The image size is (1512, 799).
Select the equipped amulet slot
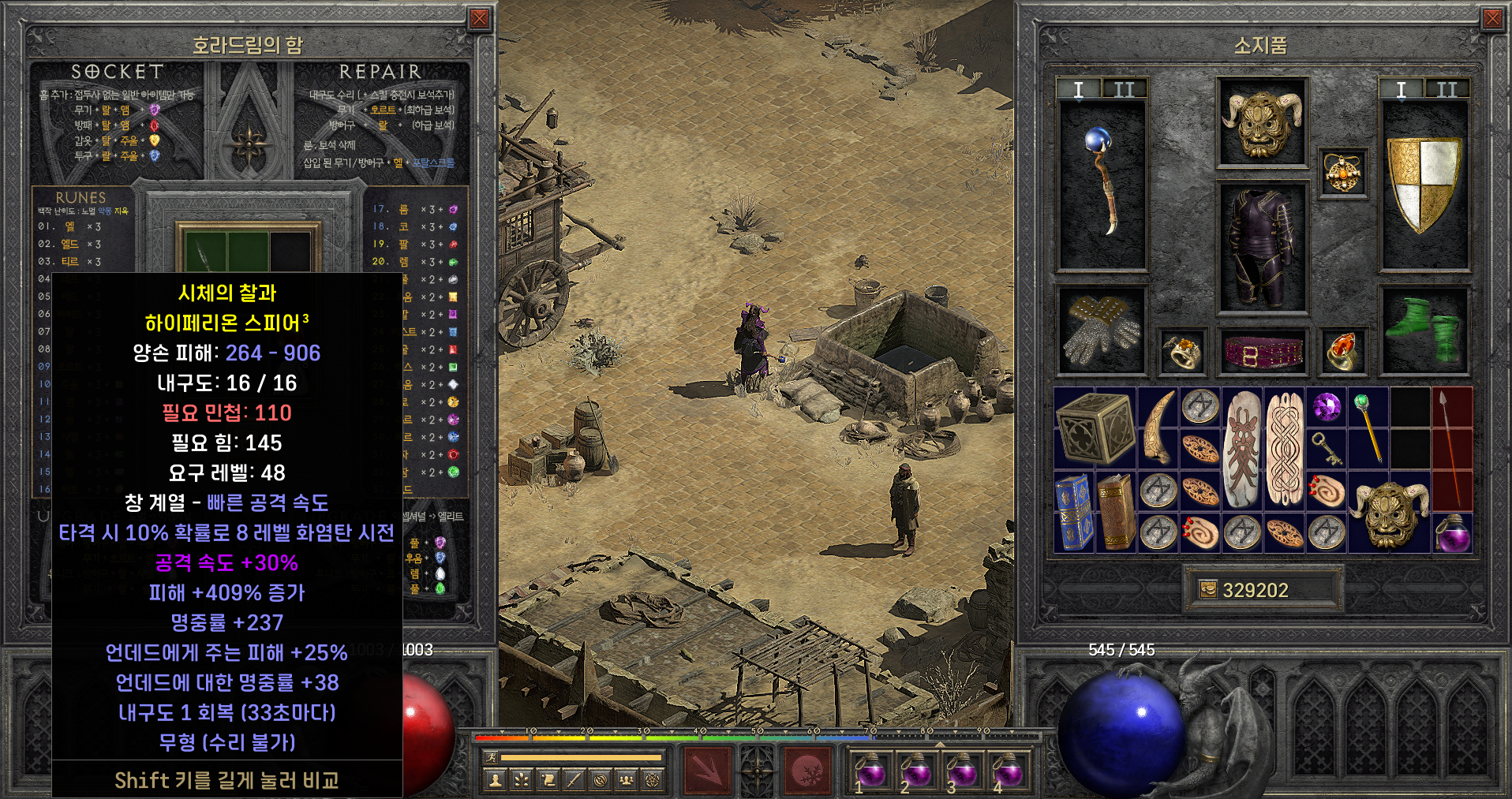click(x=1343, y=174)
